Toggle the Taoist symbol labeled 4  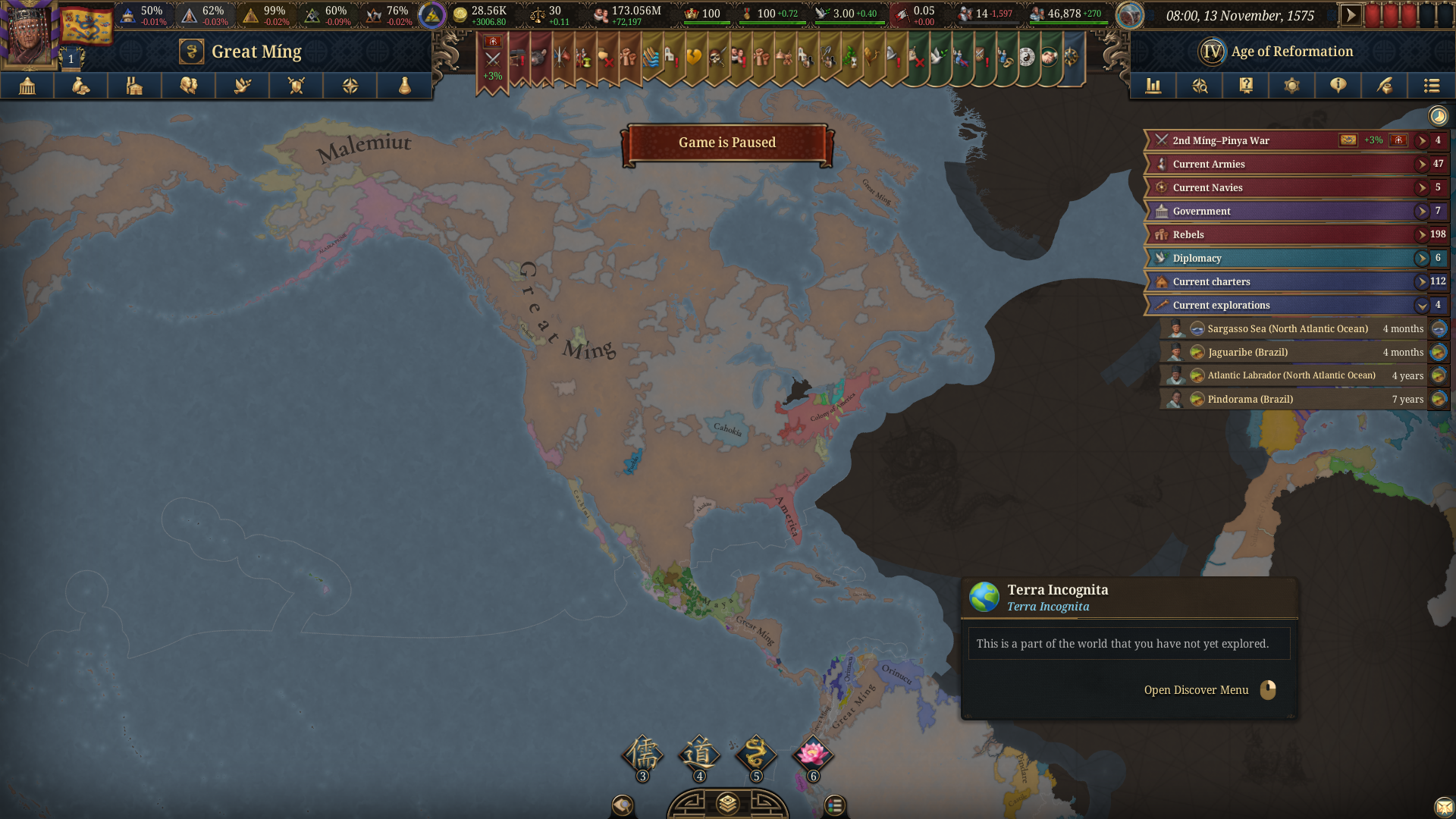(x=698, y=755)
